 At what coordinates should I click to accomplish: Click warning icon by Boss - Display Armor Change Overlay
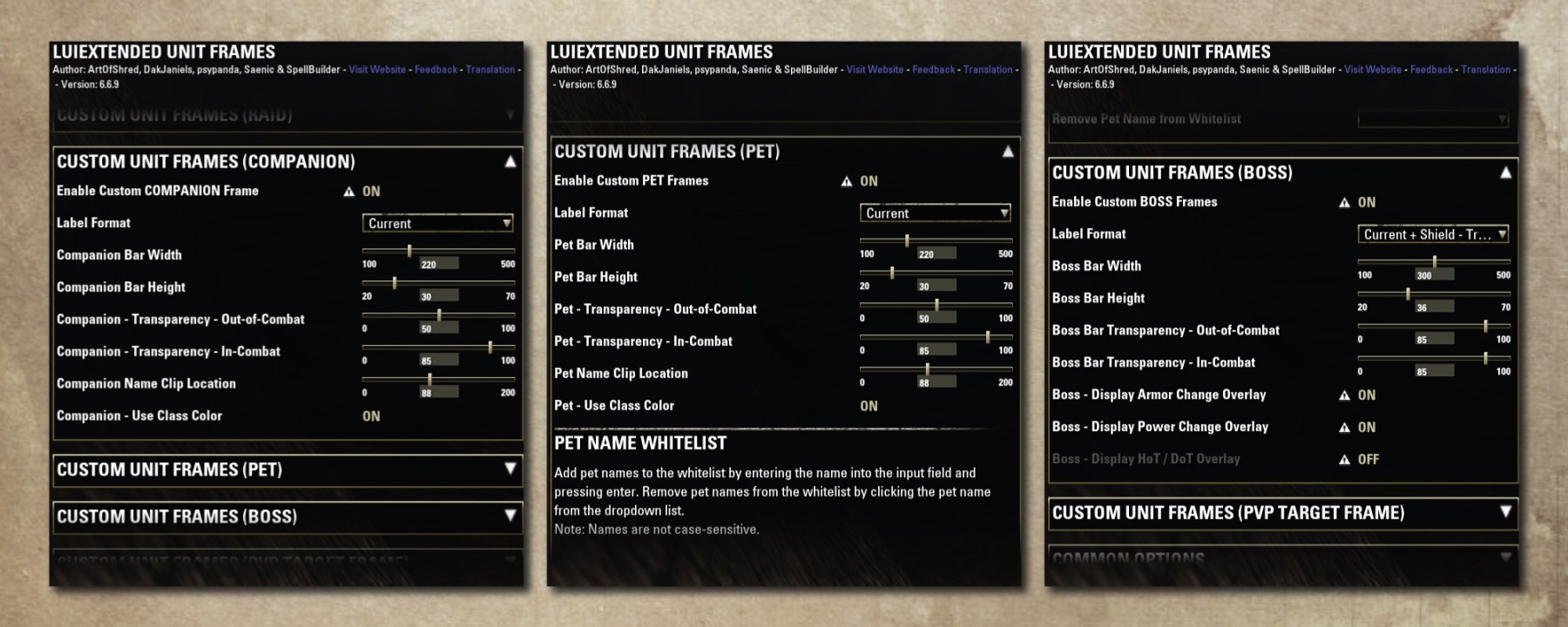[1344, 394]
